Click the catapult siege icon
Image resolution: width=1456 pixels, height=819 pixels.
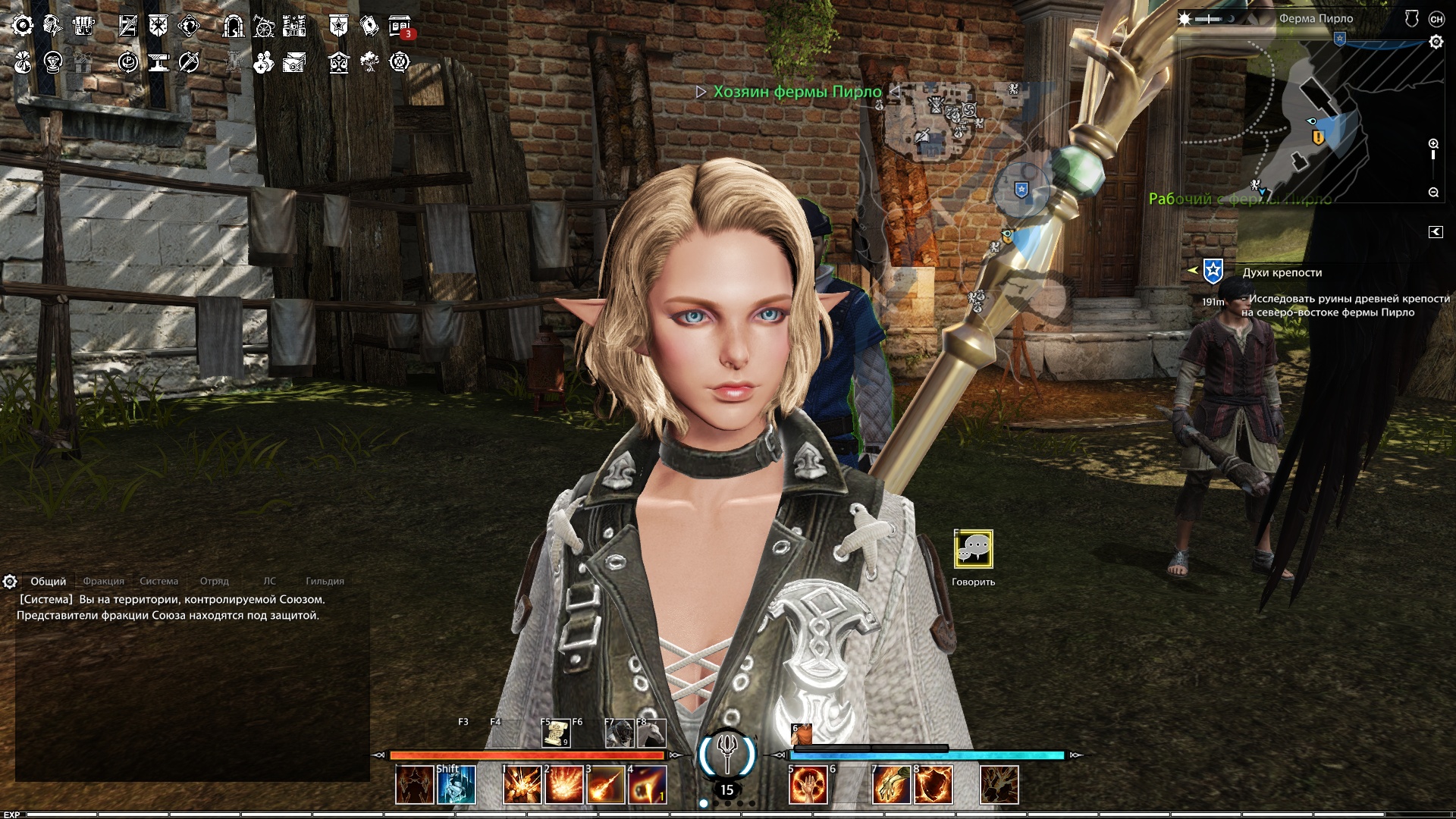[263, 27]
